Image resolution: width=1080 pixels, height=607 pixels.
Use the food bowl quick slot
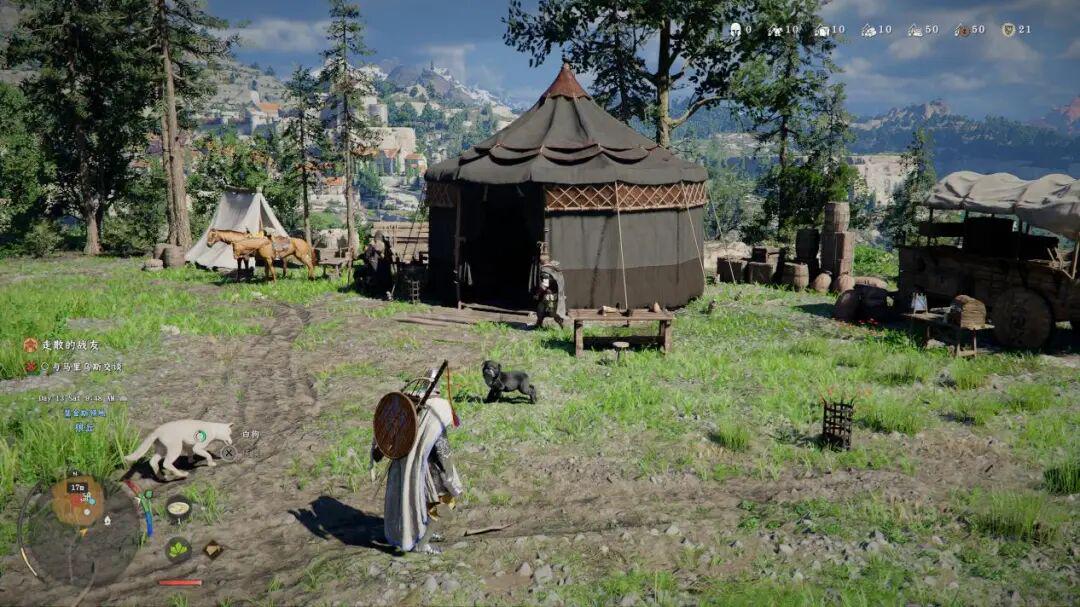[x=178, y=509]
